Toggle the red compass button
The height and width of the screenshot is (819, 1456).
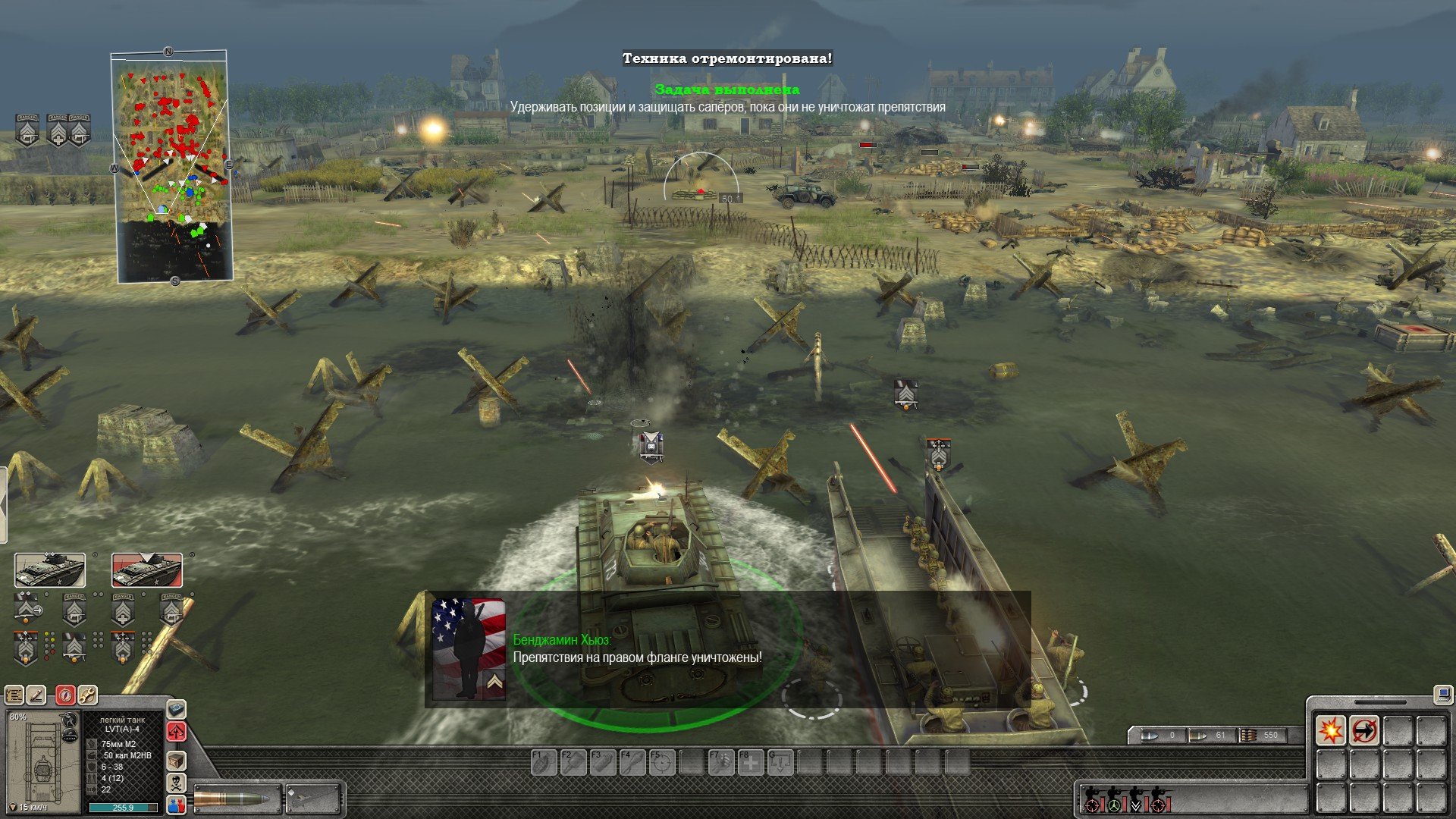pos(66,694)
